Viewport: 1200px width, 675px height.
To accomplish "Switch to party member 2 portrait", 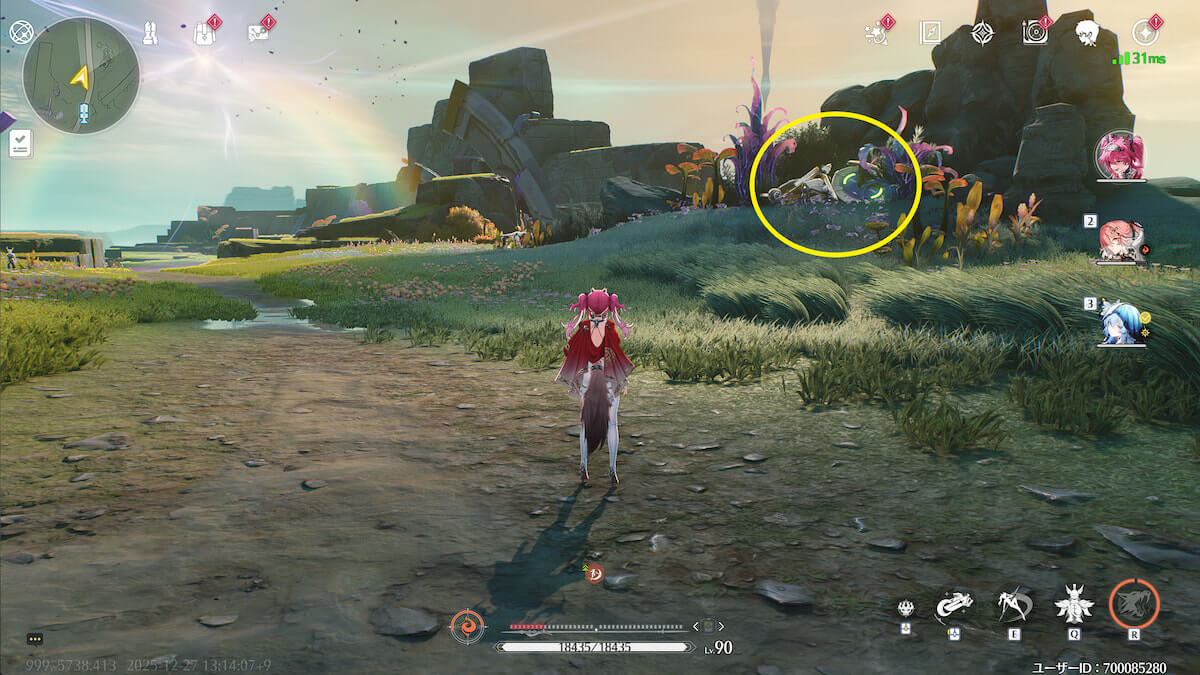I will pyautogui.click(x=1120, y=240).
